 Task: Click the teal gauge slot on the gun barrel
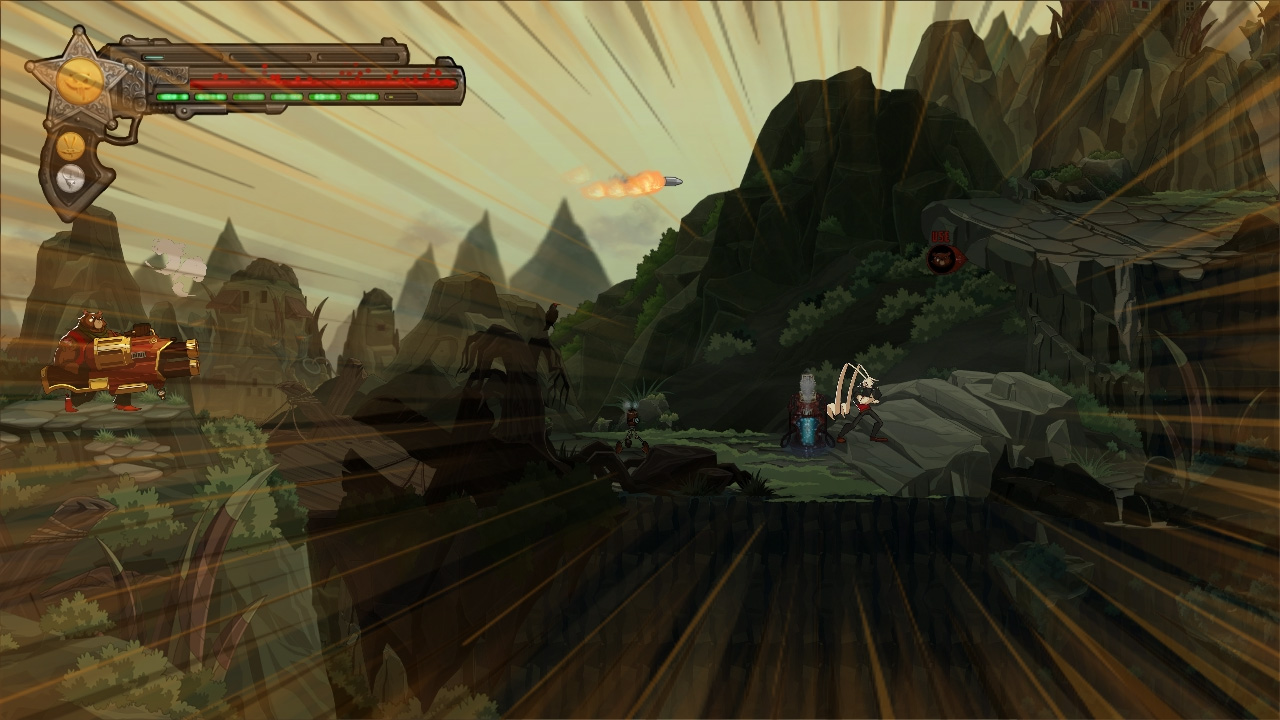pyautogui.click(x=155, y=55)
